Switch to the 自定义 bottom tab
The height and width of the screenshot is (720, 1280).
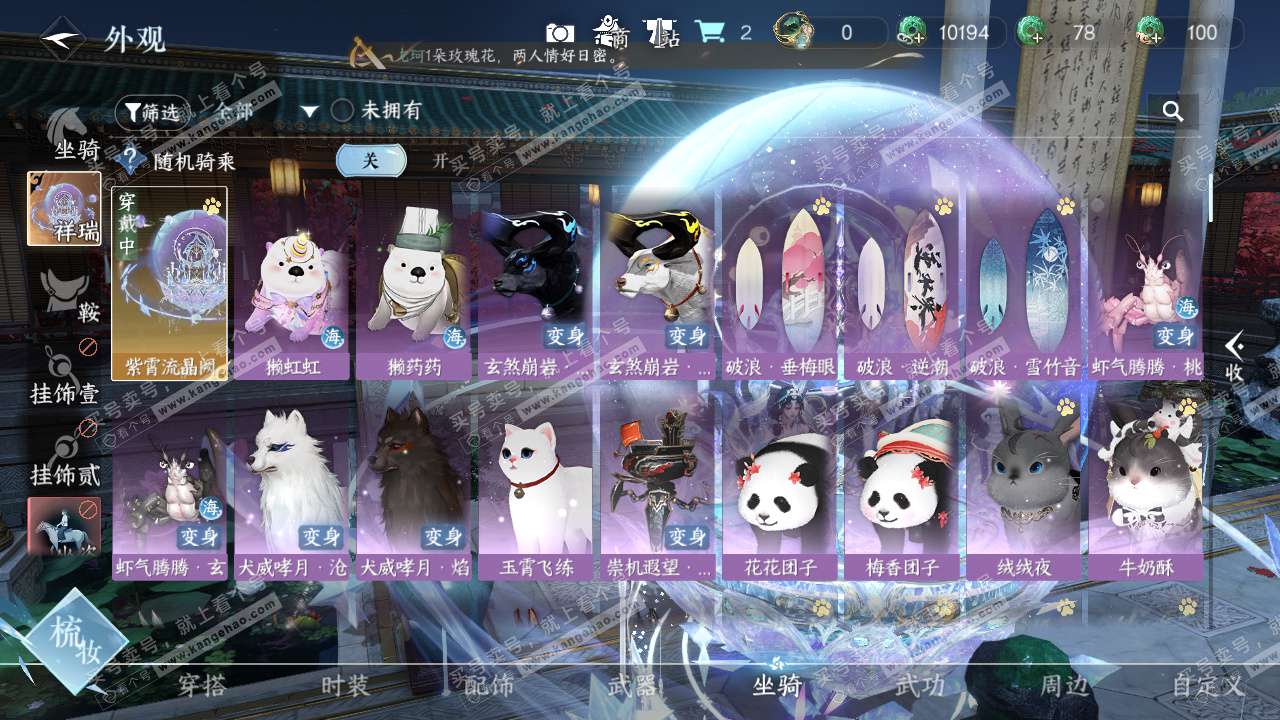click(x=1208, y=686)
